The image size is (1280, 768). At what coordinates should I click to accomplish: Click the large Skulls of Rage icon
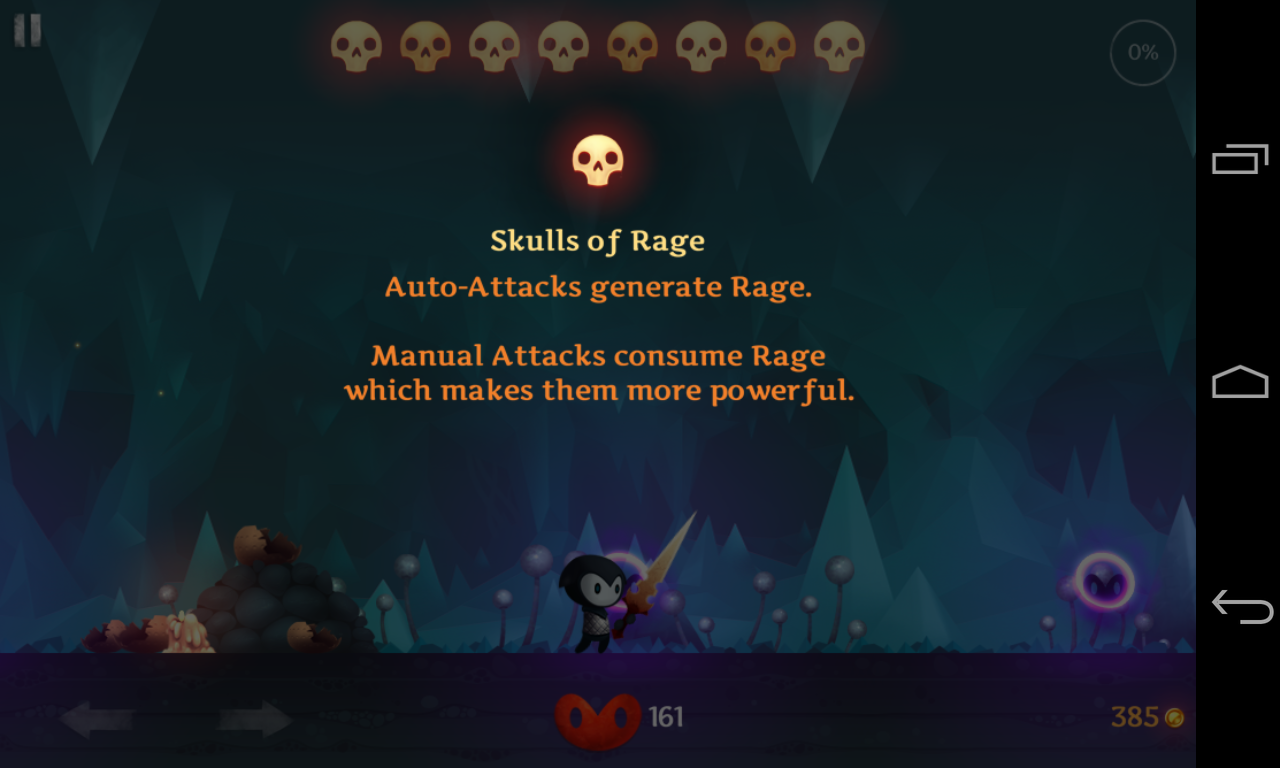(597, 158)
